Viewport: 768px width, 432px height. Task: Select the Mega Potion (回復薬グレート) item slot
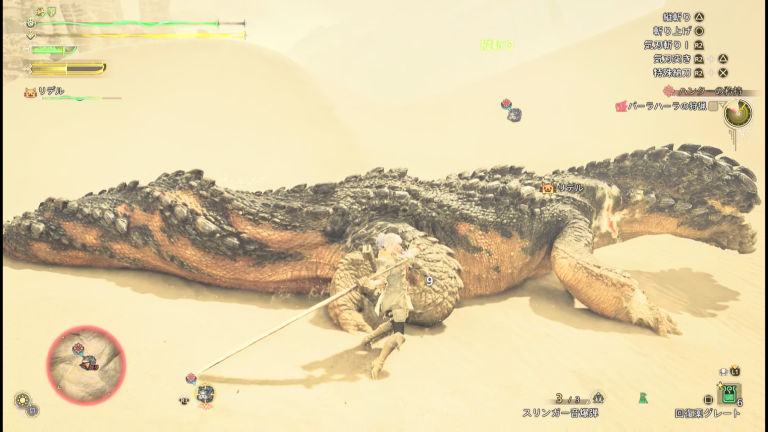730,394
